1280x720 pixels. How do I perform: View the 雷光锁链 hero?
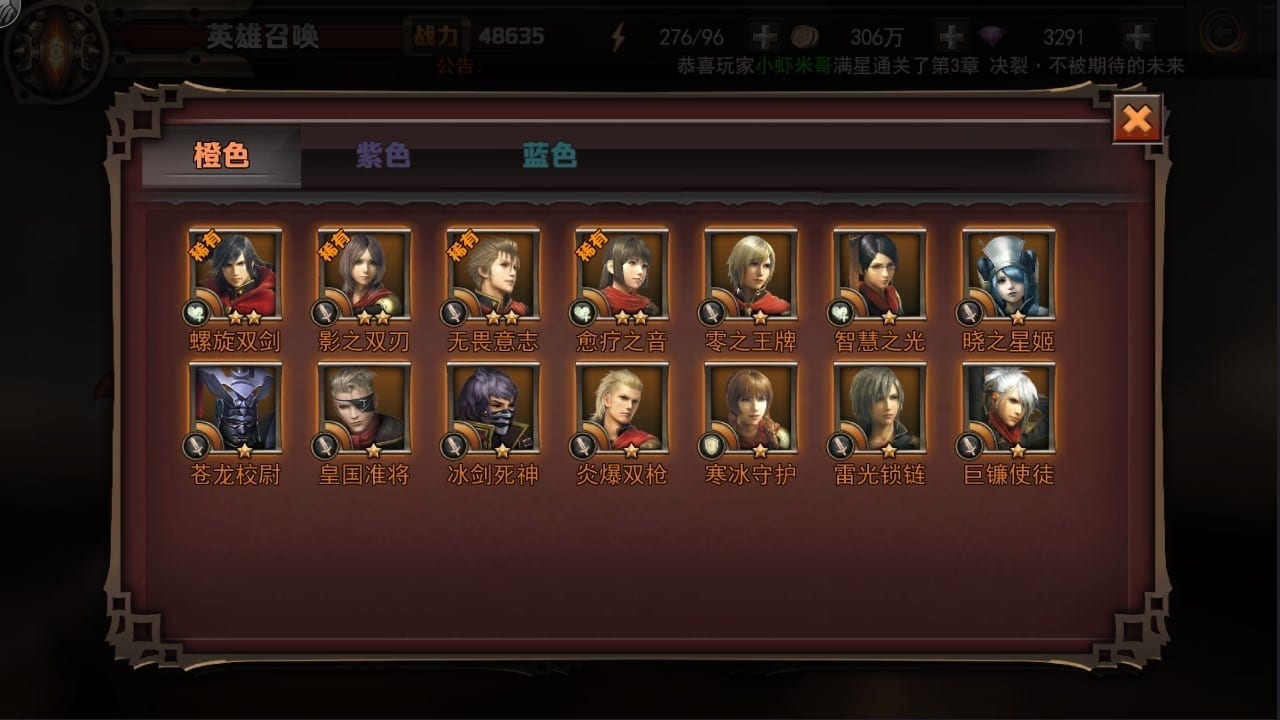(880, 409)
